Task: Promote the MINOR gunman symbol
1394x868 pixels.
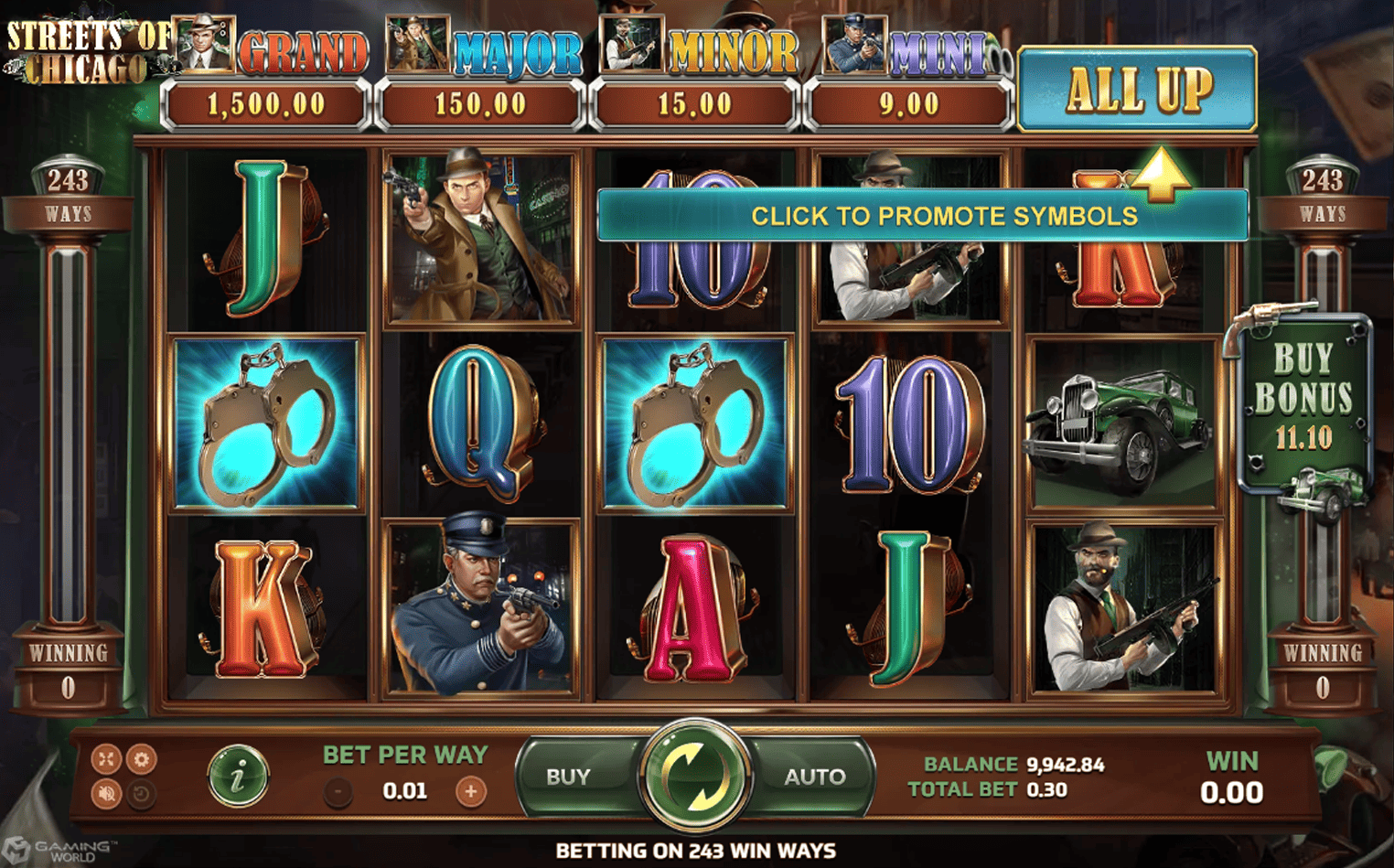Action: (631, 44)
